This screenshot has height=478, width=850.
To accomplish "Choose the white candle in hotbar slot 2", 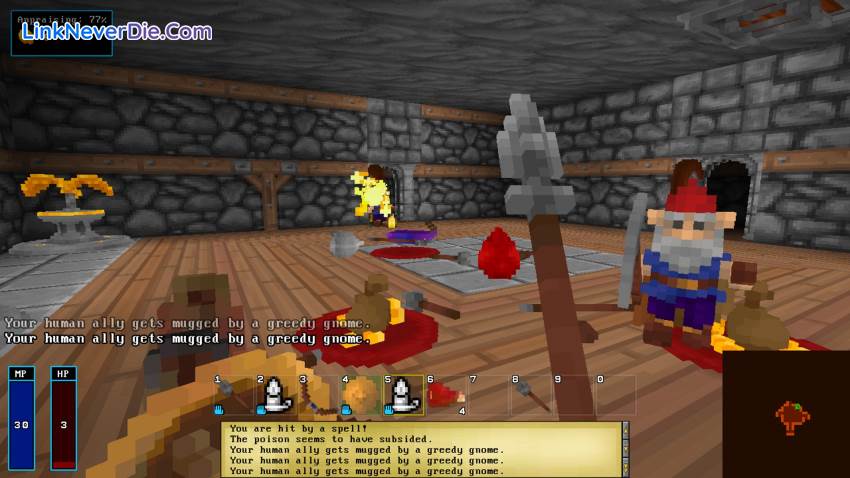I will 275,396.
